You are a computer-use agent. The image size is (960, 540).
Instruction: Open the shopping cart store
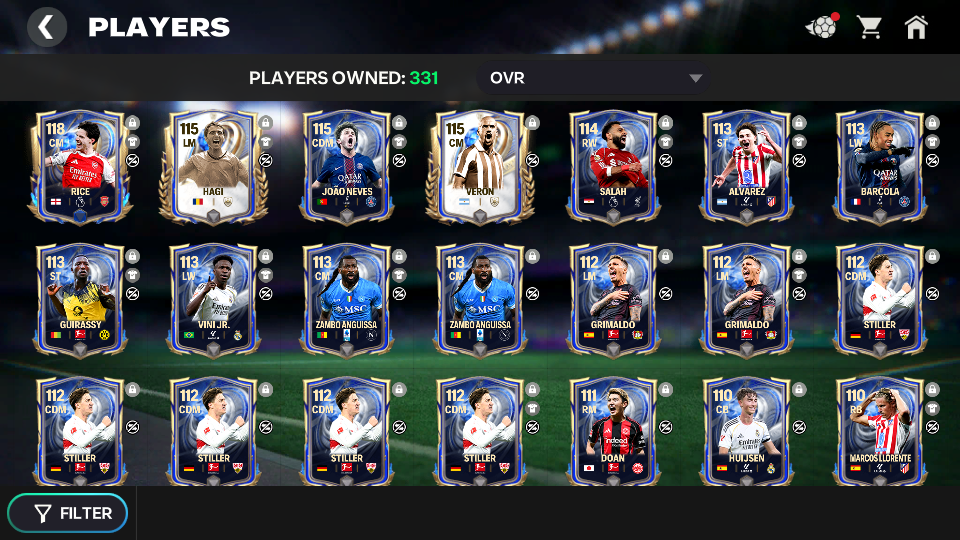click(x=869, y=27)
